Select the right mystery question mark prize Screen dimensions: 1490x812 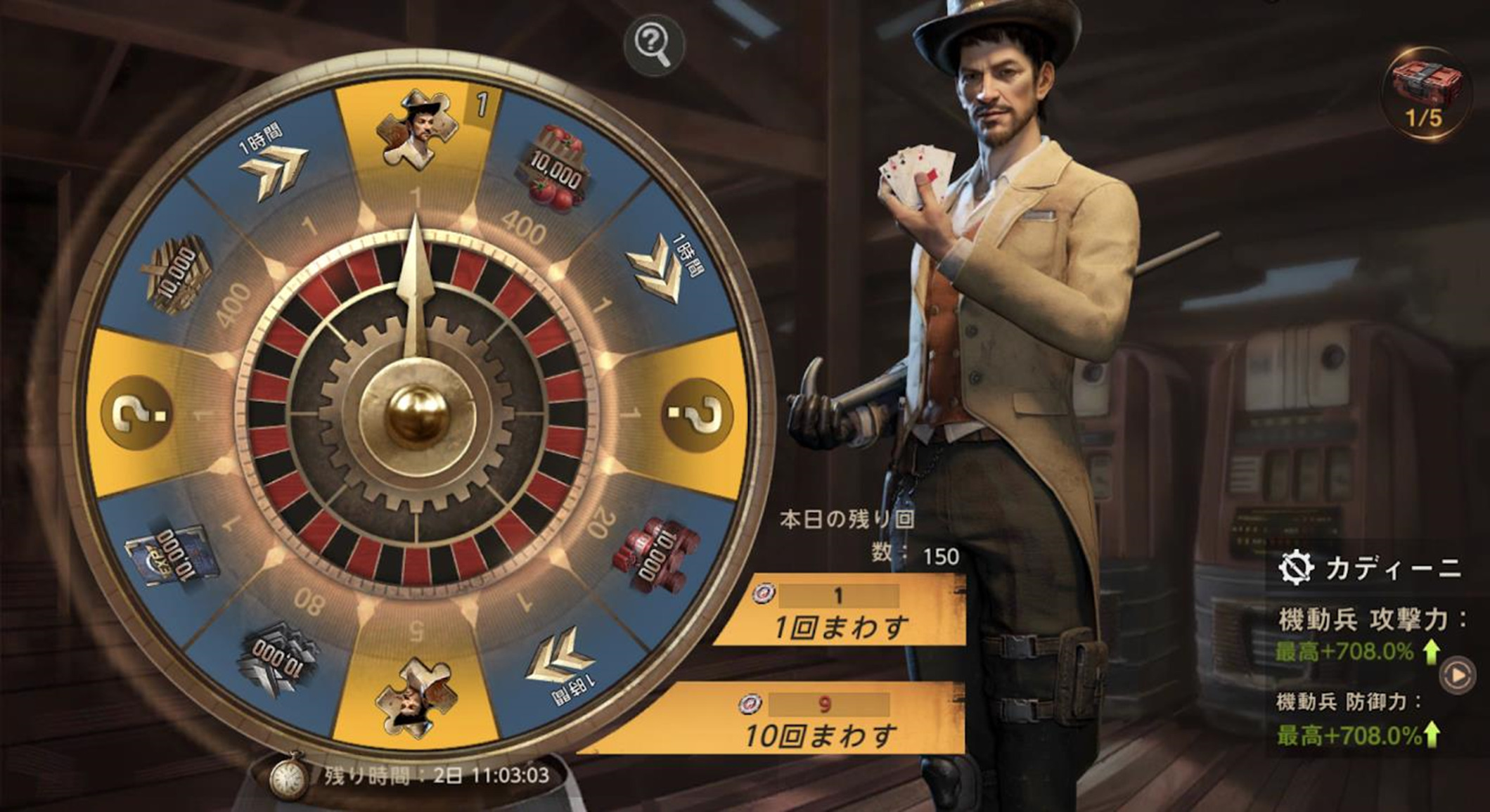pos(698,413)
